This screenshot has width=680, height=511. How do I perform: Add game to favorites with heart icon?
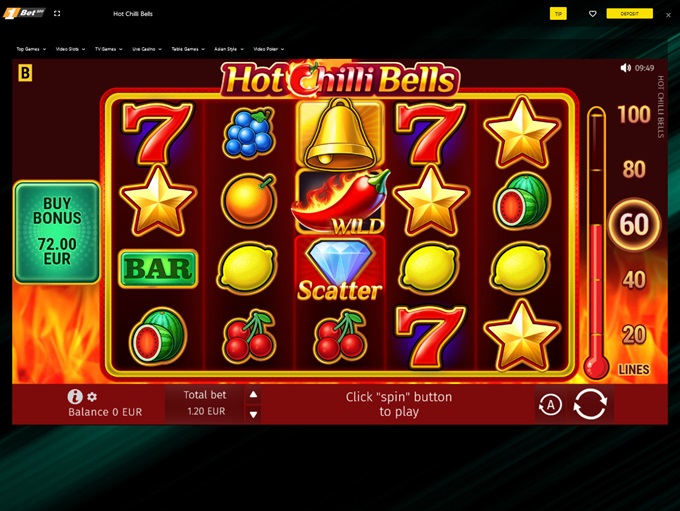click(x=592, y=14)
